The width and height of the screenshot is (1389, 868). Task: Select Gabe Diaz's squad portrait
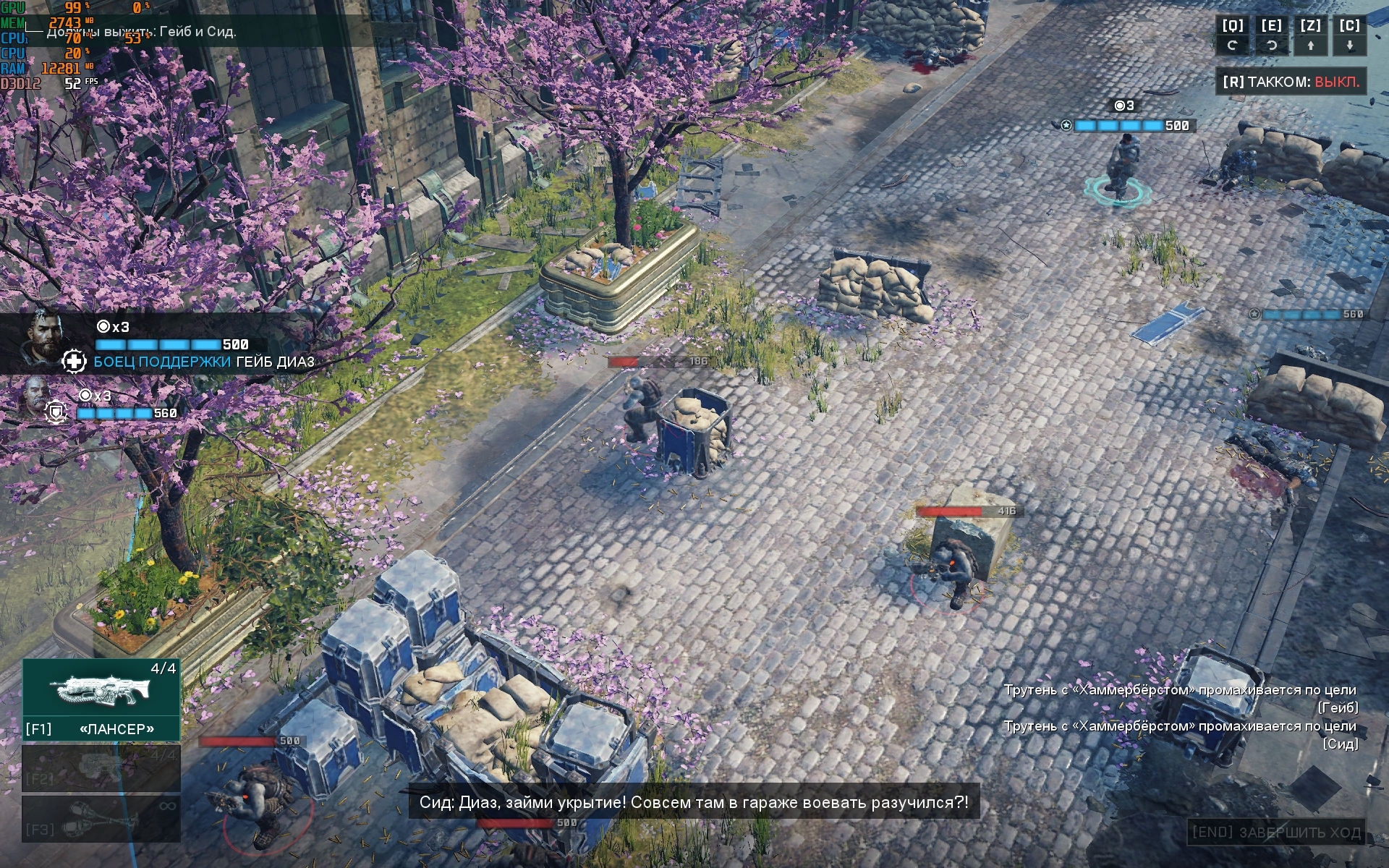pos(45,337)
